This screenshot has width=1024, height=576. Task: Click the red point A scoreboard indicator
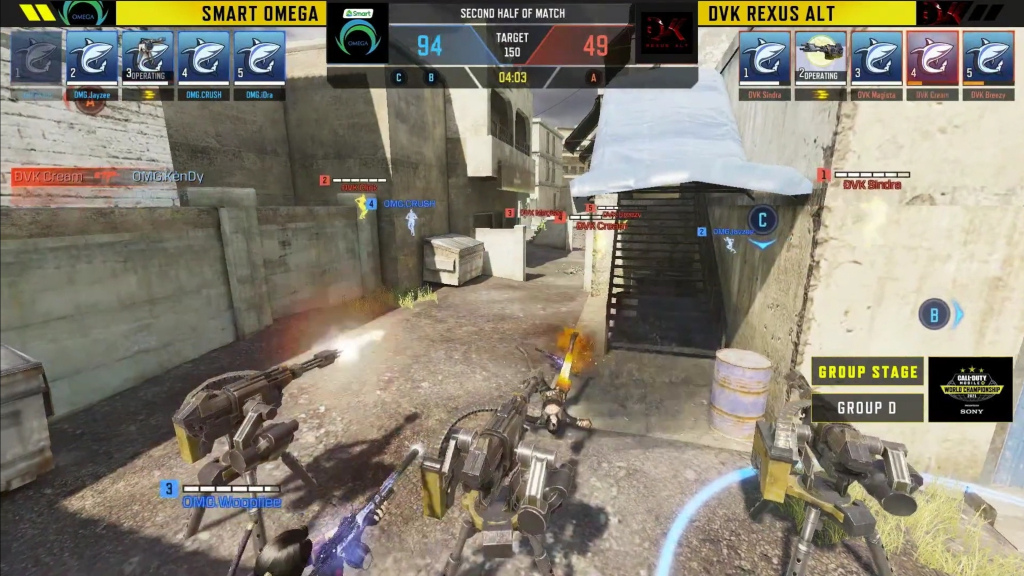(x=594, y=77)
